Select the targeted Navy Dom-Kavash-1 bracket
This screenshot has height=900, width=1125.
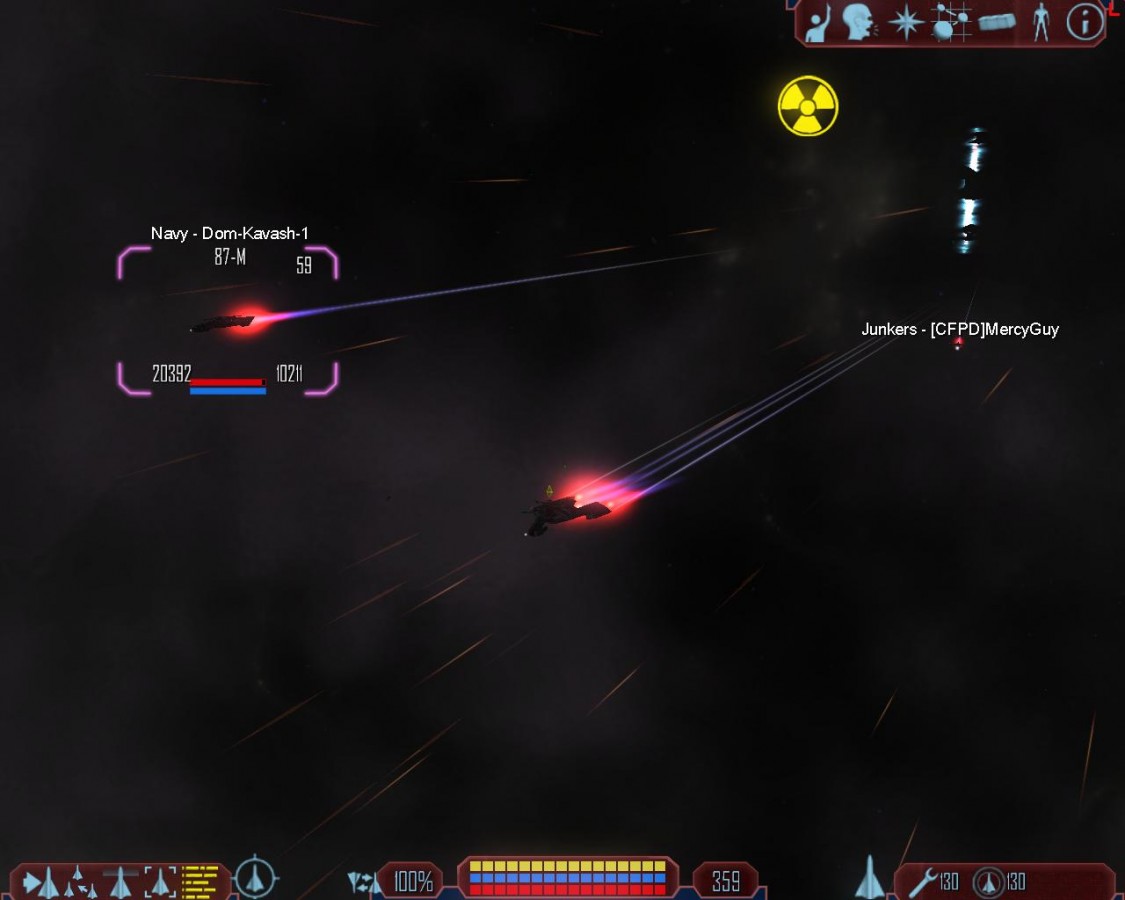coord(227,321)
